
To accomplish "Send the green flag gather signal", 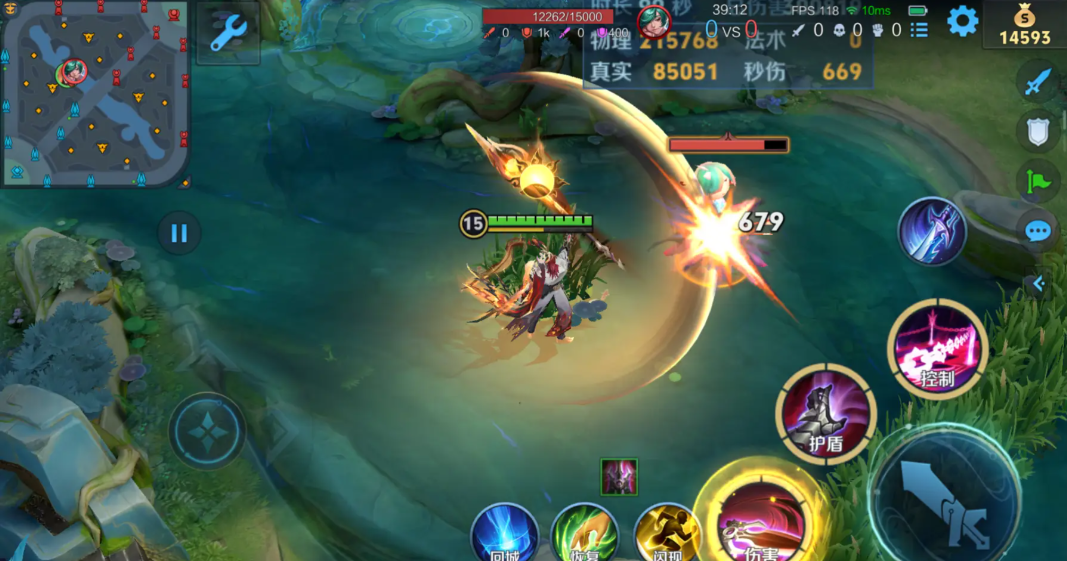I will (1038, 182).
